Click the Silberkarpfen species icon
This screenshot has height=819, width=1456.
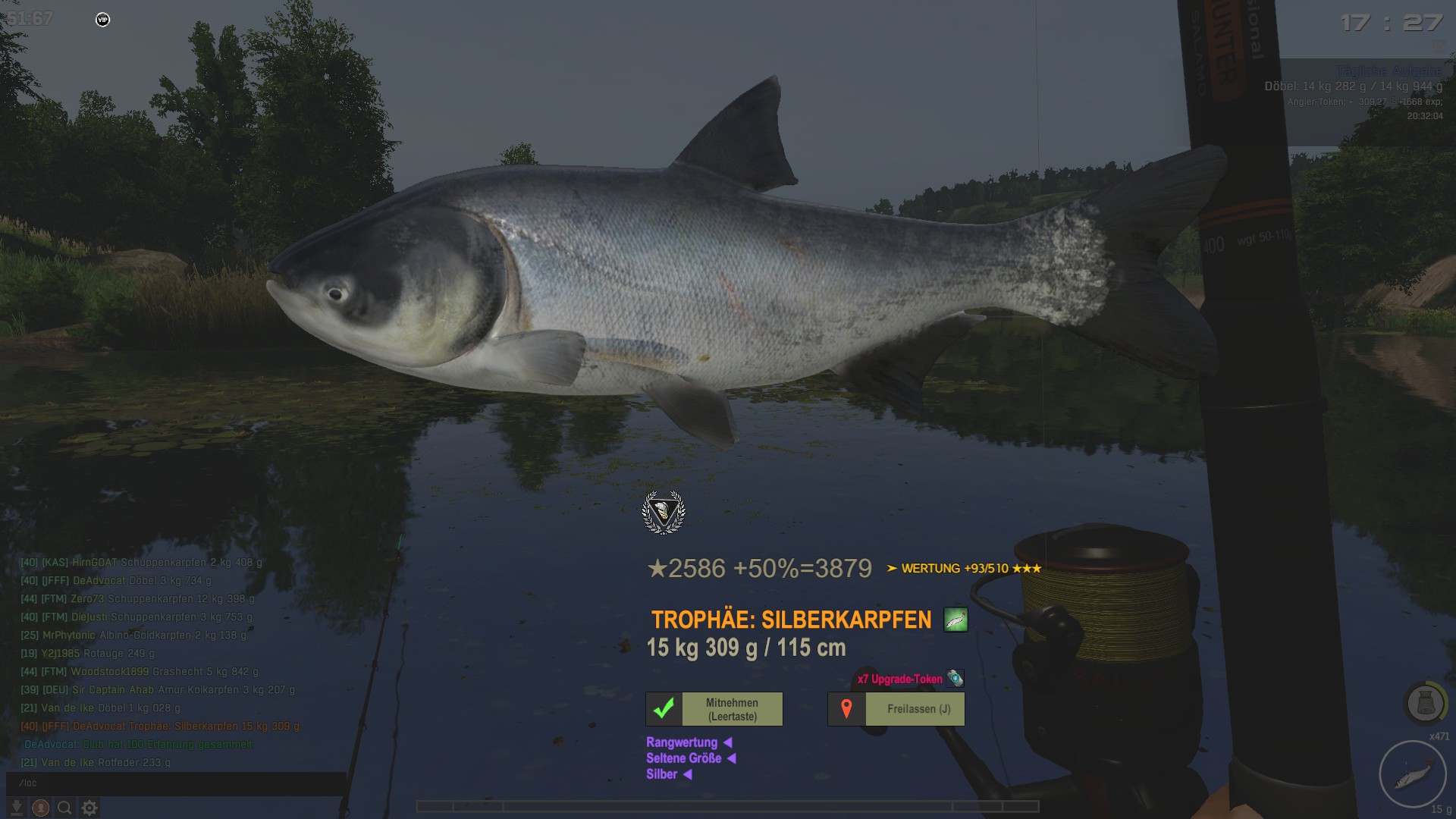(955, 620)
